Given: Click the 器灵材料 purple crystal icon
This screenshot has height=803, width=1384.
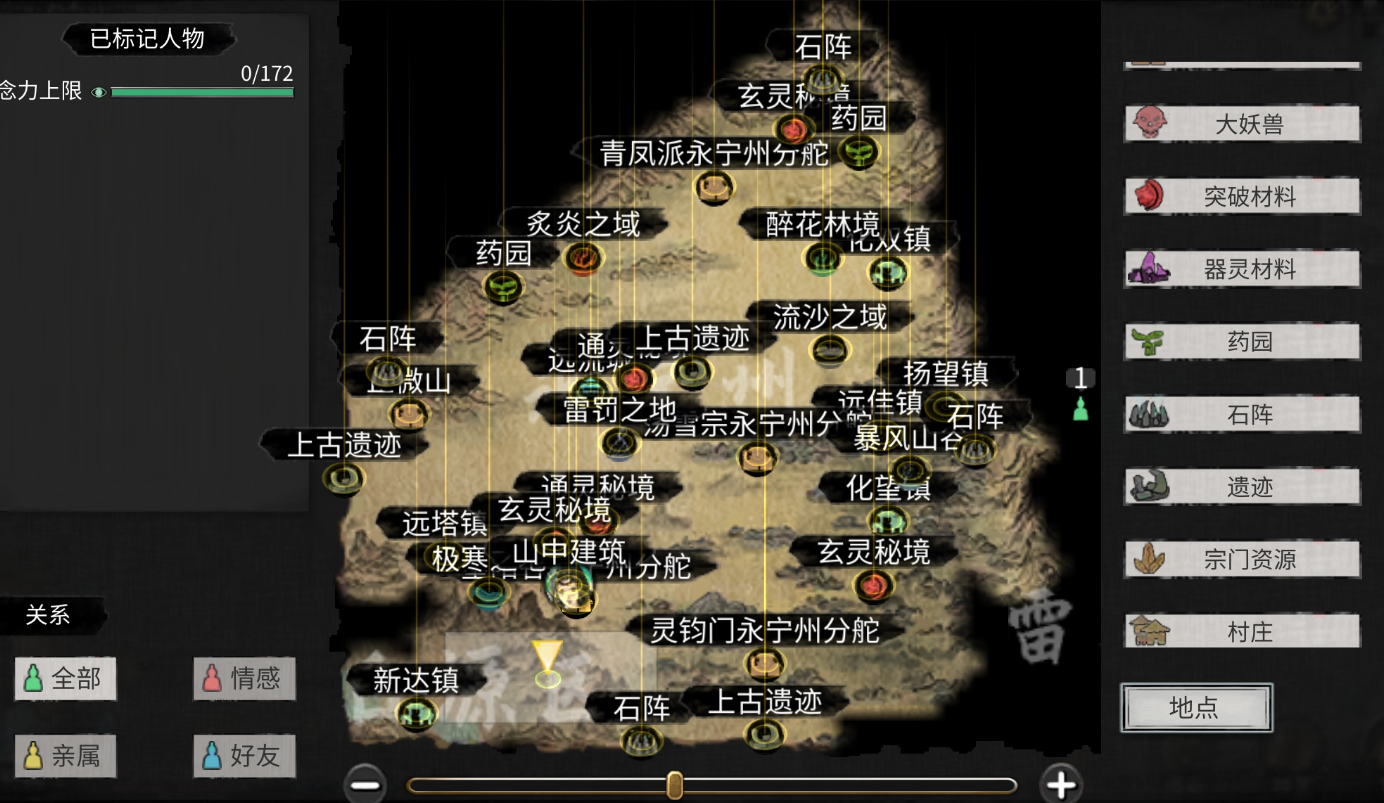Looking at the screenshot, I should (1151, 268).
